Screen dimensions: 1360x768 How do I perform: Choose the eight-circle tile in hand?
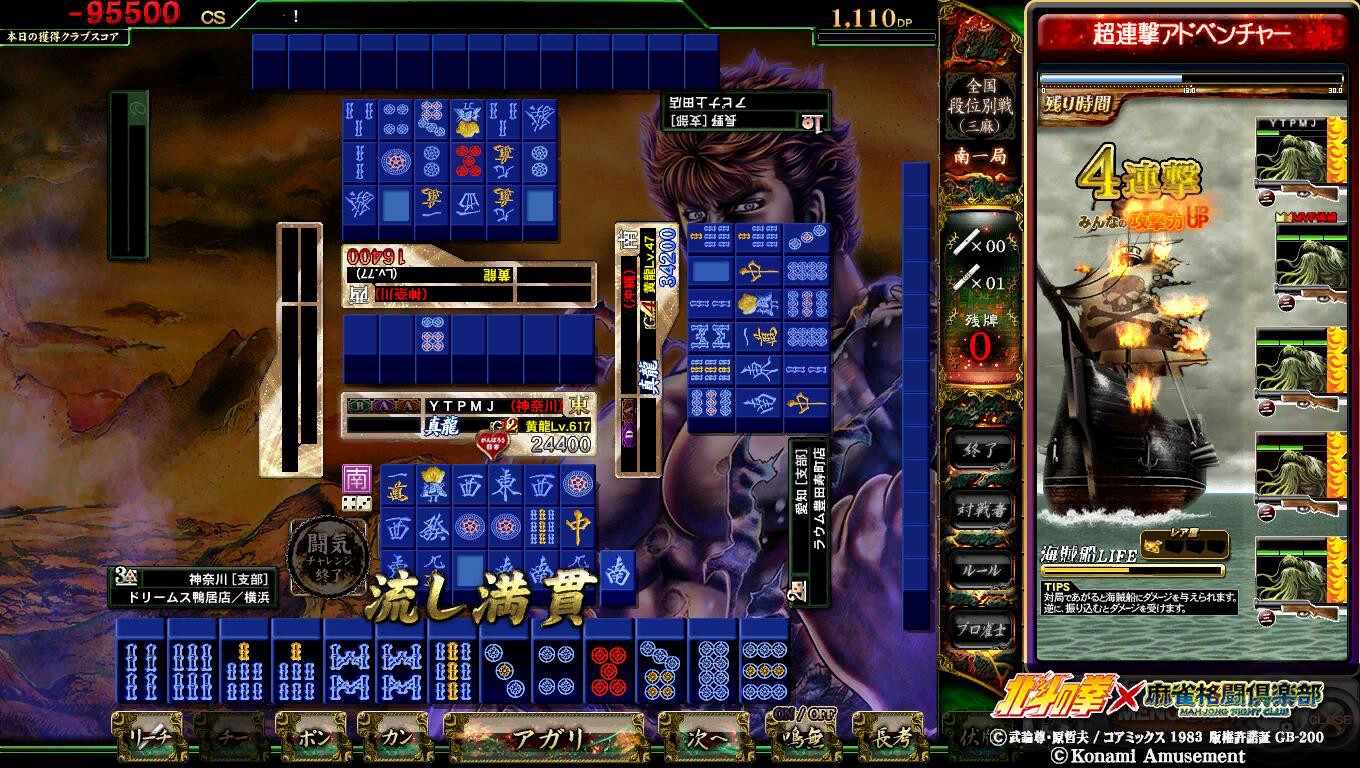pyautogui.click(x=714, y=661)
